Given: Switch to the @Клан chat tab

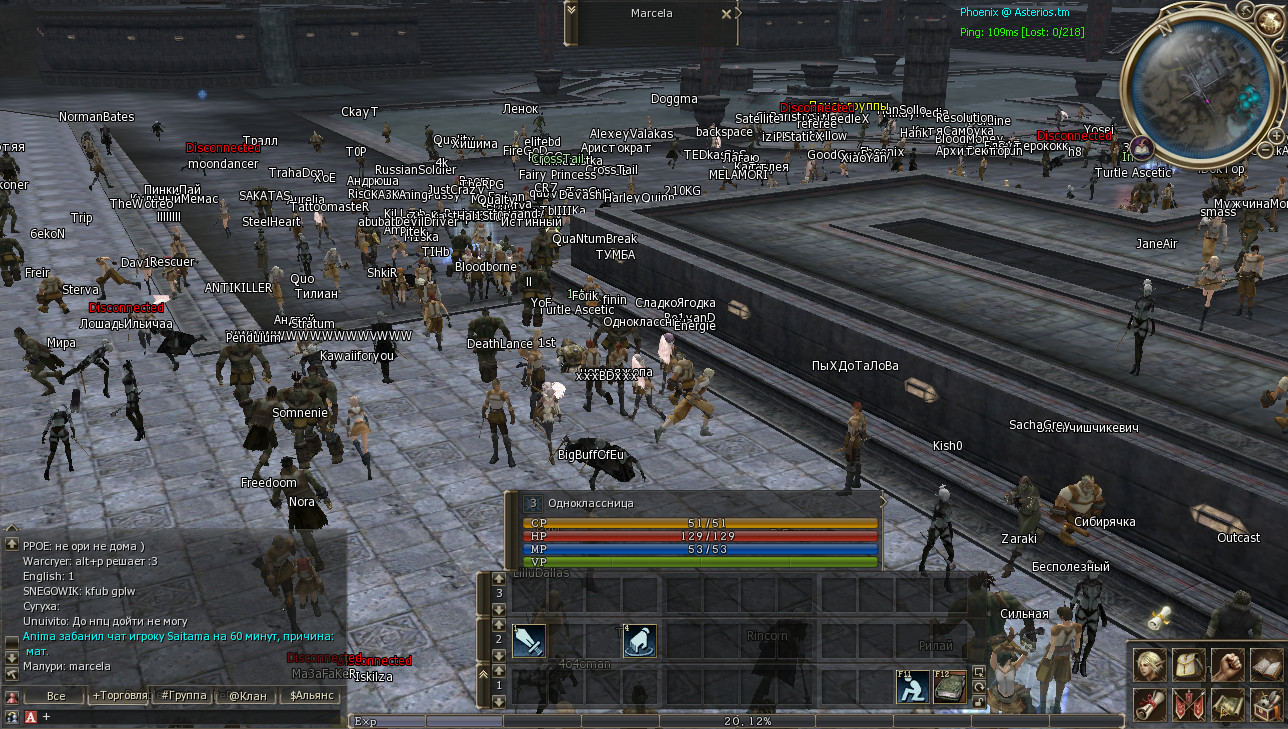Looking at the screenshot, I should coord(248,696).
